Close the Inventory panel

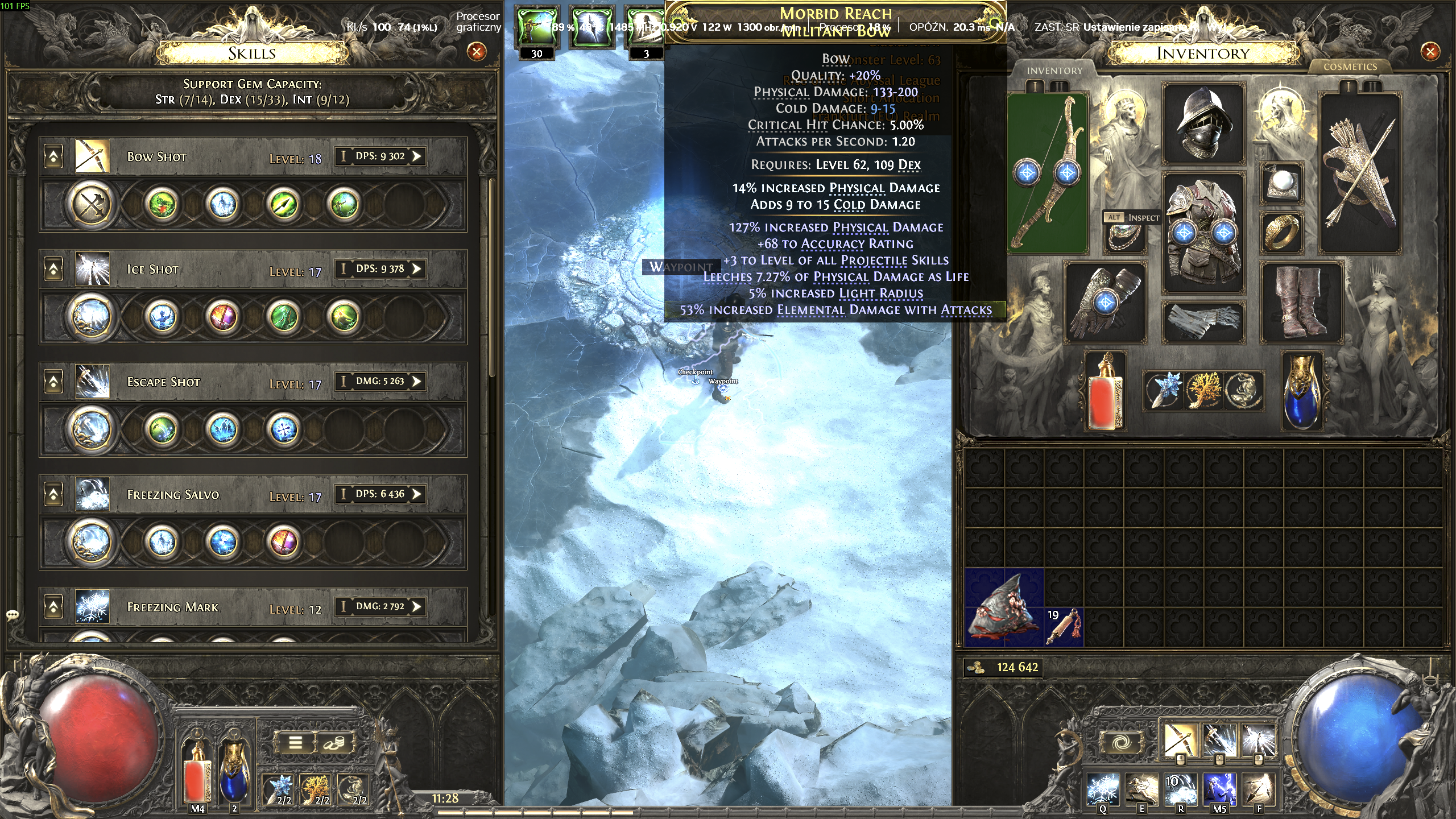(x=1430, y=52)
